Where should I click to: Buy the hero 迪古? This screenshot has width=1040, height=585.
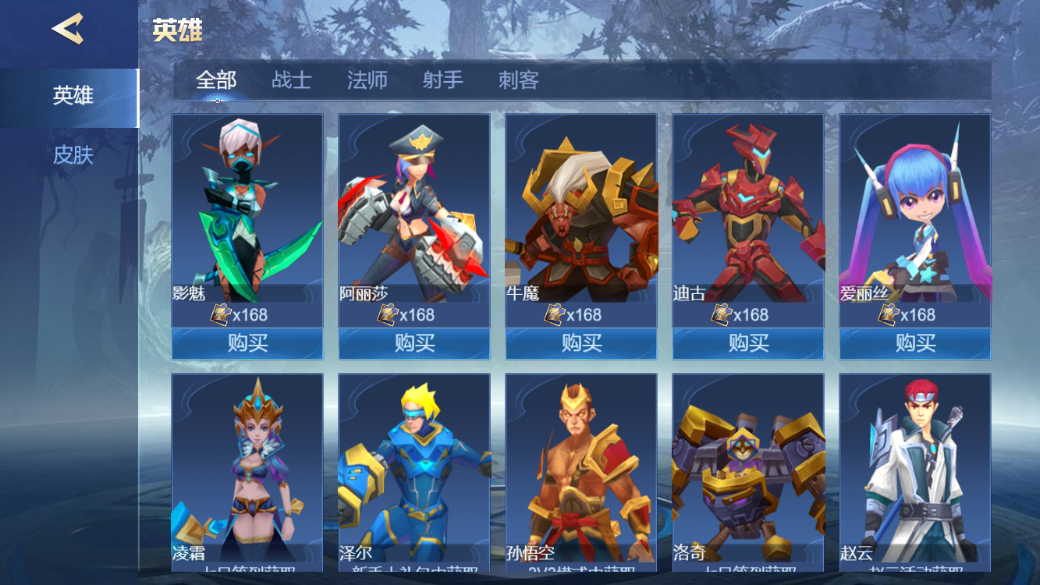[x=748, y=343]
